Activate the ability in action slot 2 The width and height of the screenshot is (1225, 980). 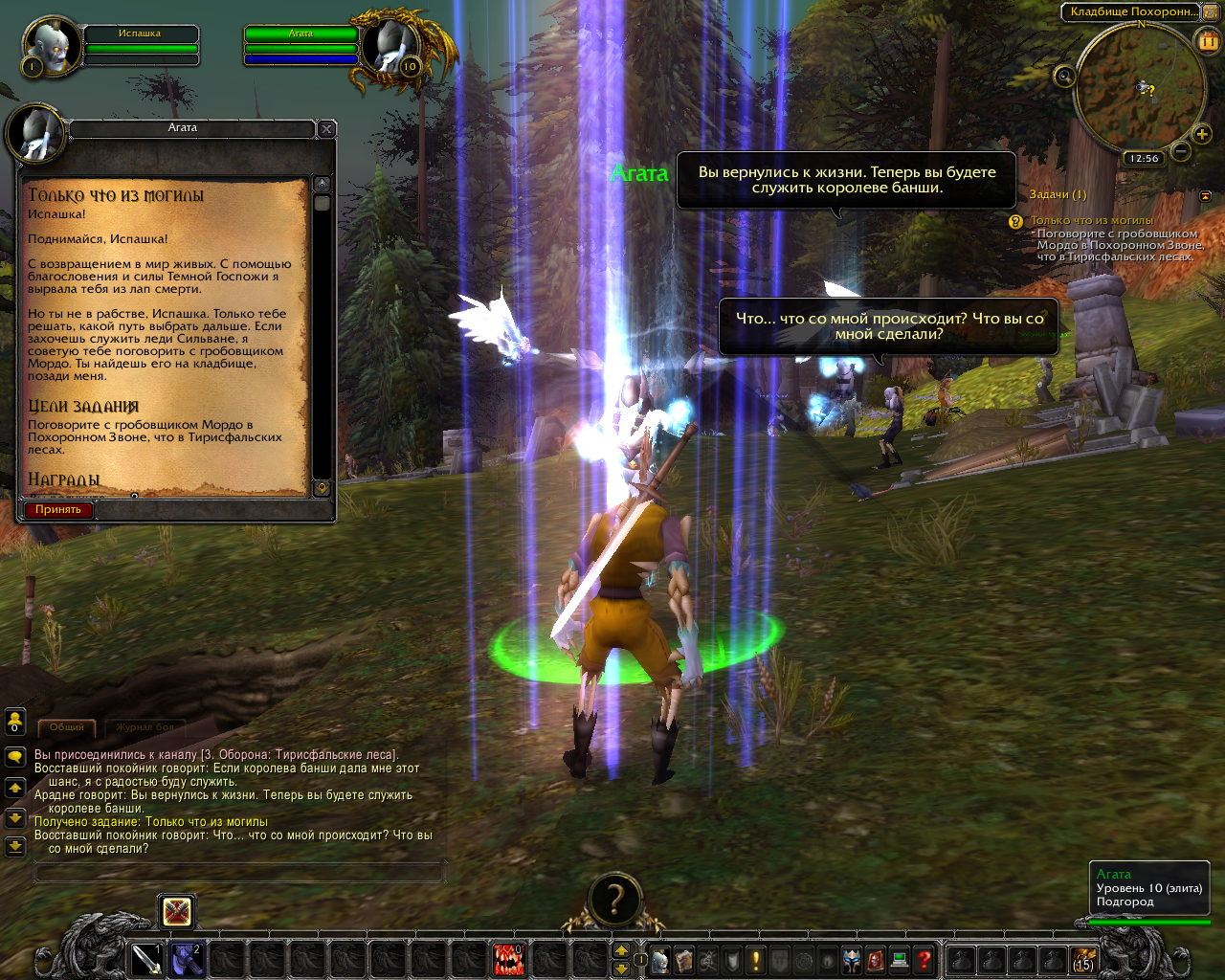coord(187,959)
